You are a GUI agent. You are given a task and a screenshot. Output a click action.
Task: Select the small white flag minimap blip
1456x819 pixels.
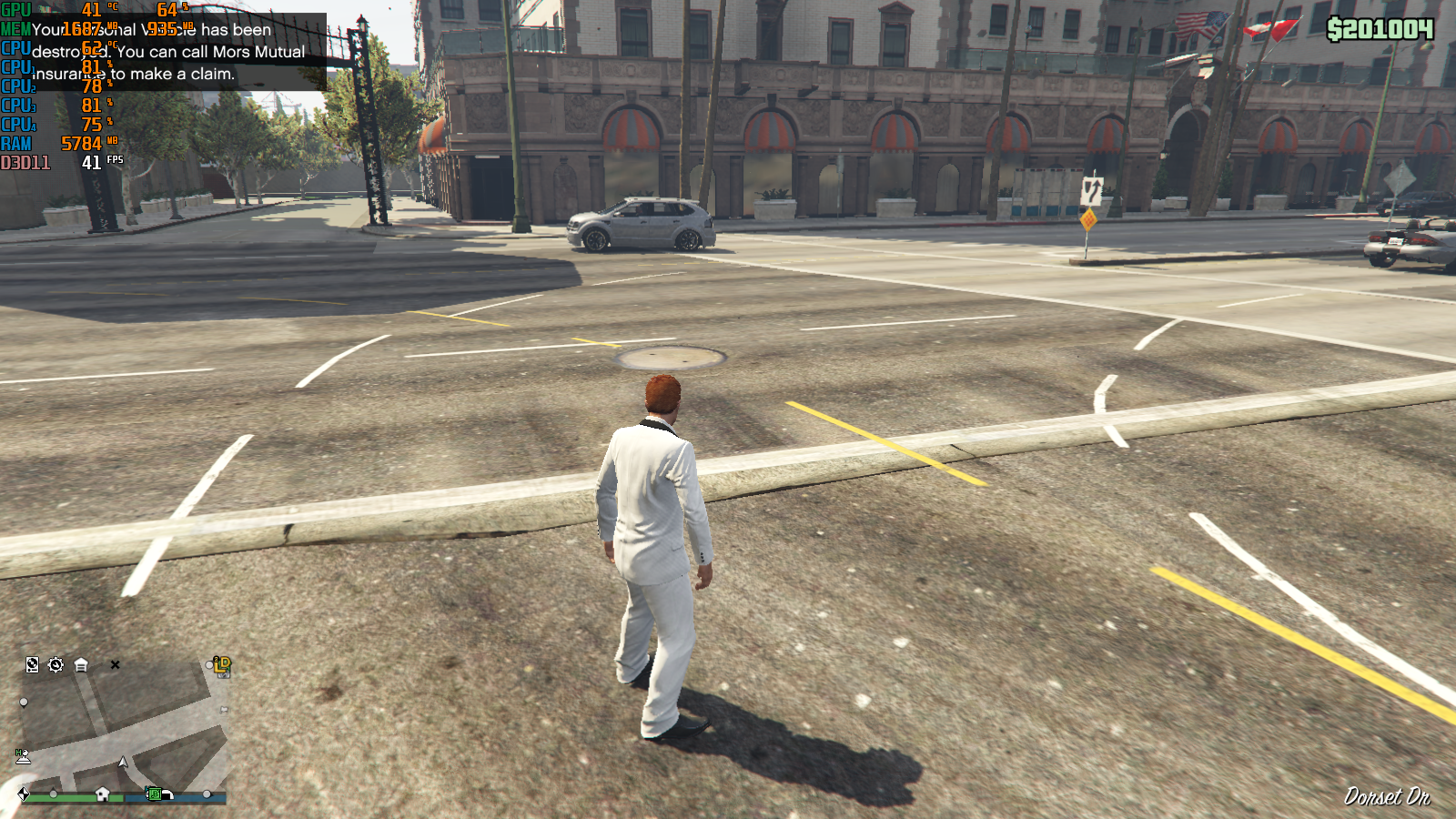pyautogui.click(x=224, y=709)
